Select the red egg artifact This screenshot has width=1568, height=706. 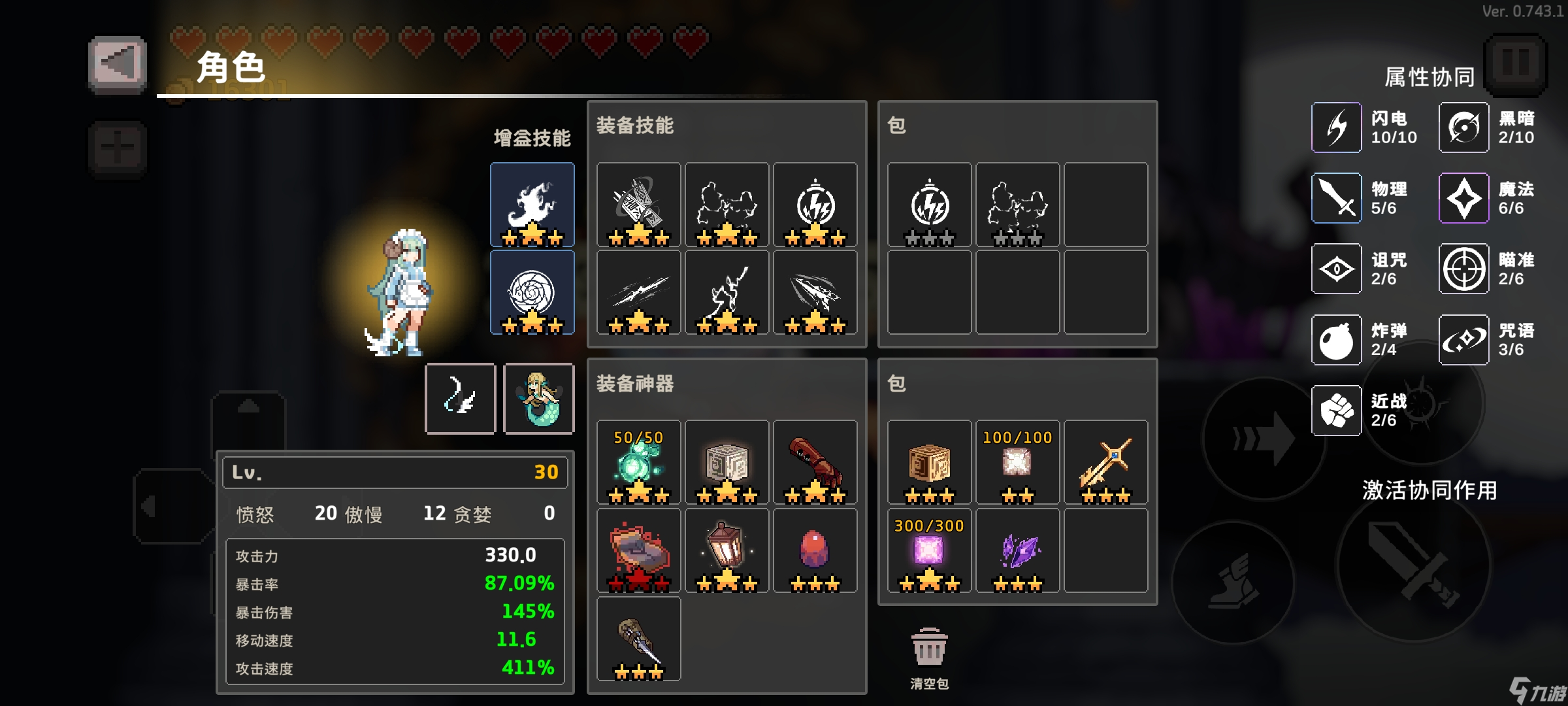[815, 548]
